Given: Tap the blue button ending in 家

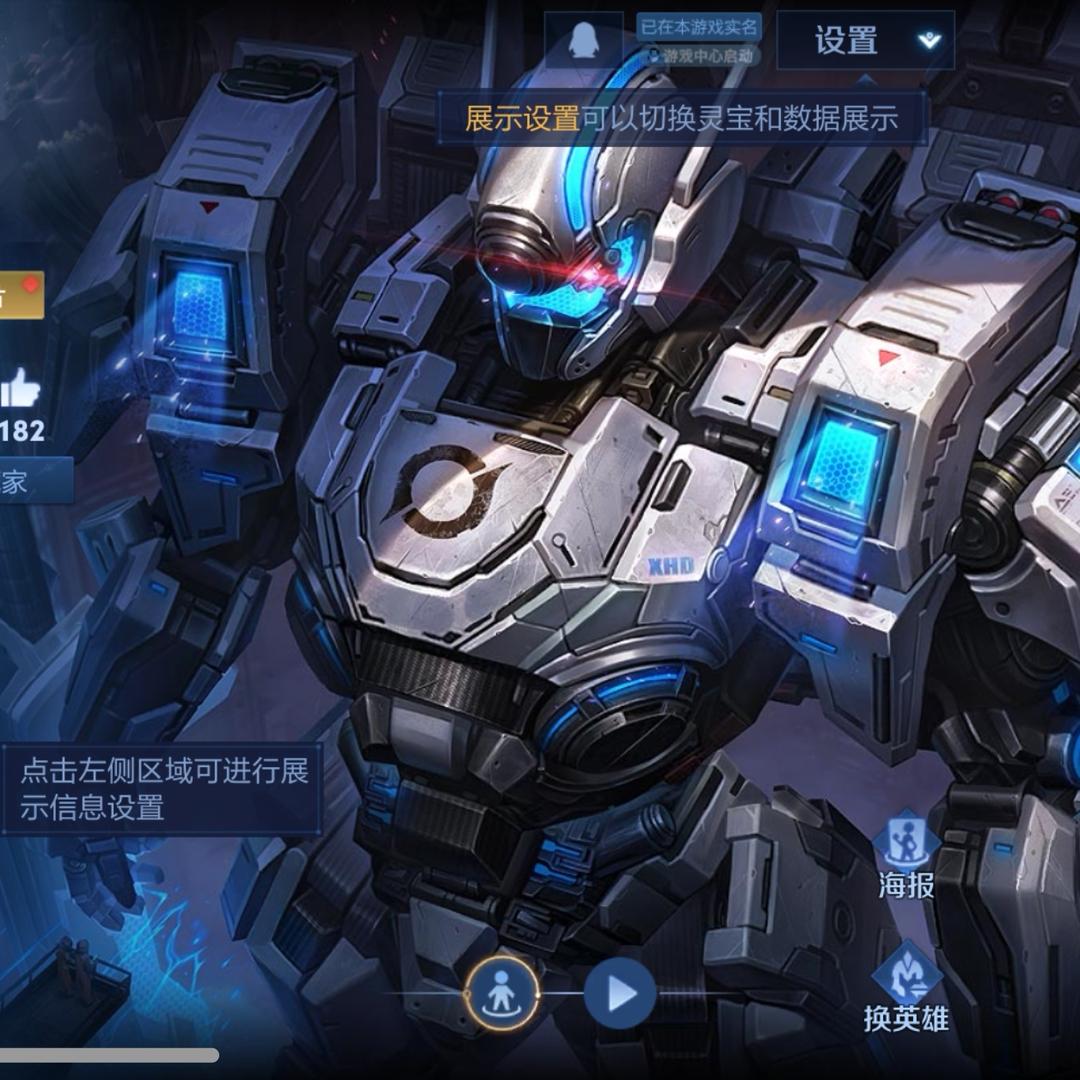Looking at the screenshot, I should [x=35, y=482].
